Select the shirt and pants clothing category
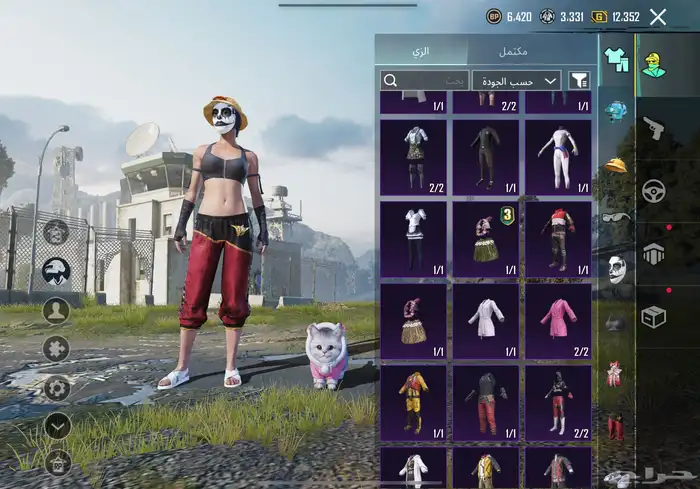 click(616, 61)
